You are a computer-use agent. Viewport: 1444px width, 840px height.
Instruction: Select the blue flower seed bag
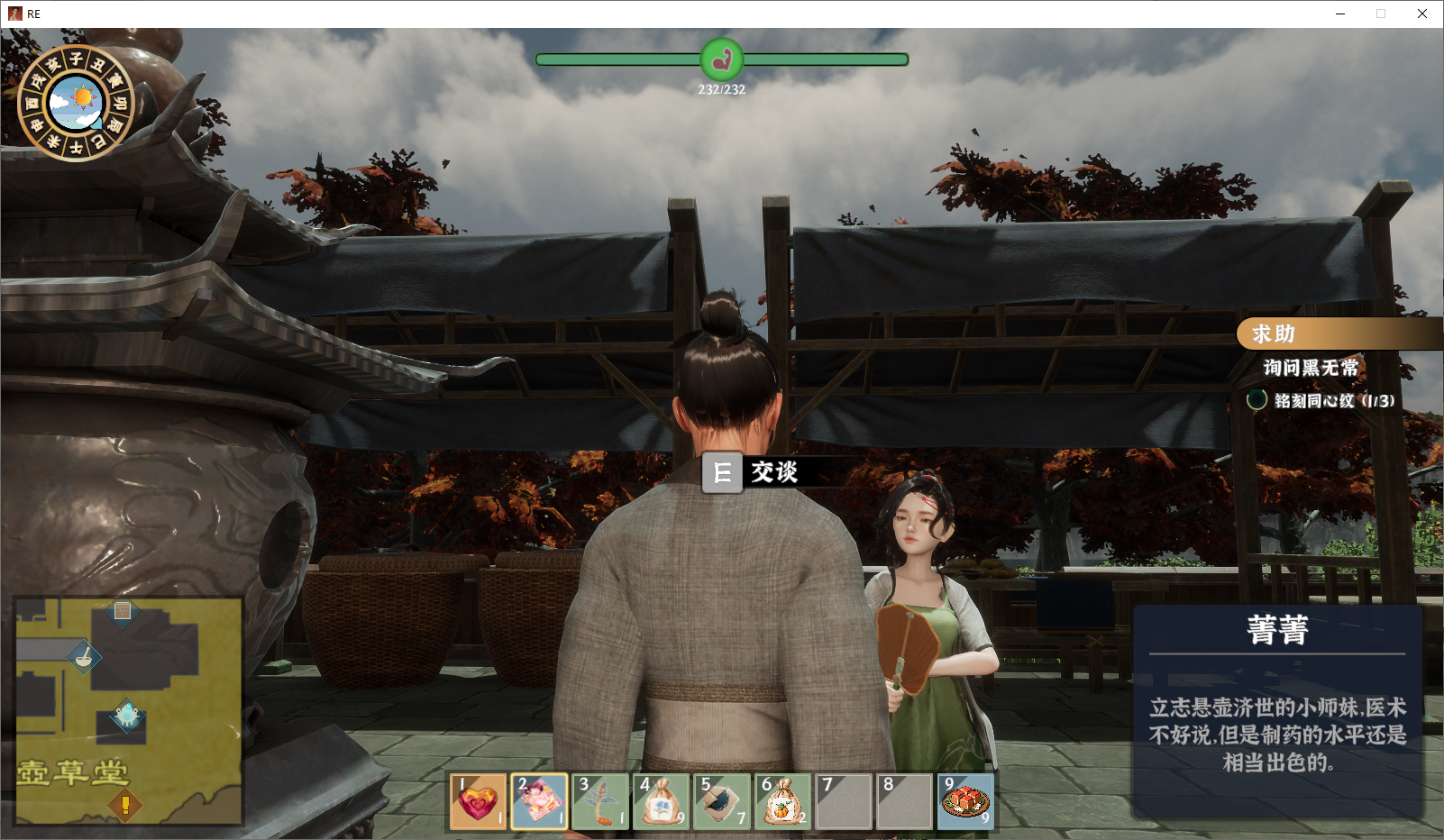tap(662, 800)
